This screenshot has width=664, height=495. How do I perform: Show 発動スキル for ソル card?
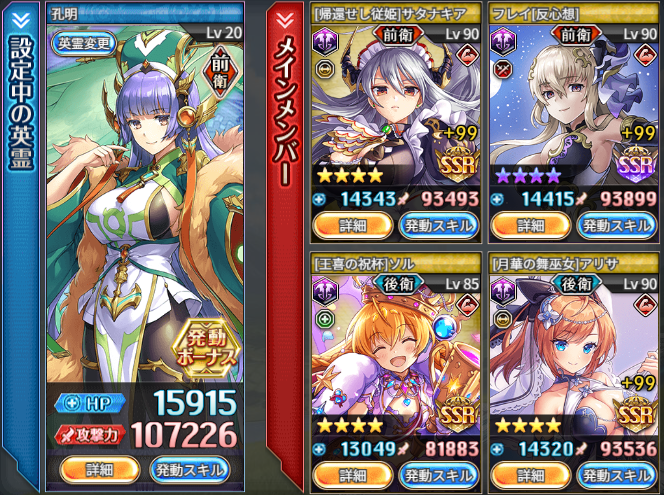(438, 475)
